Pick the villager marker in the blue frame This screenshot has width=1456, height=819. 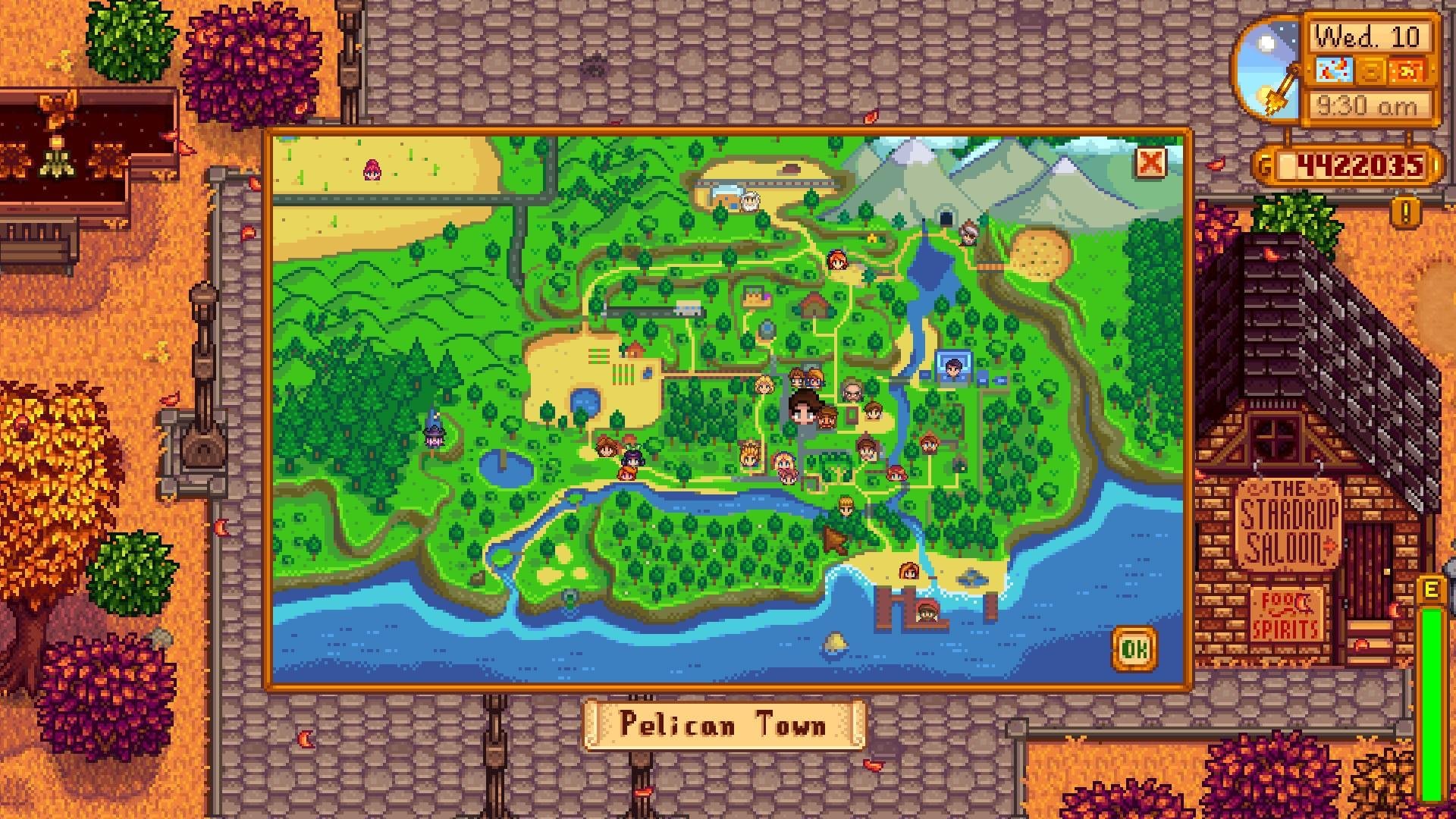pyautogui.click(x=953, y=368)
